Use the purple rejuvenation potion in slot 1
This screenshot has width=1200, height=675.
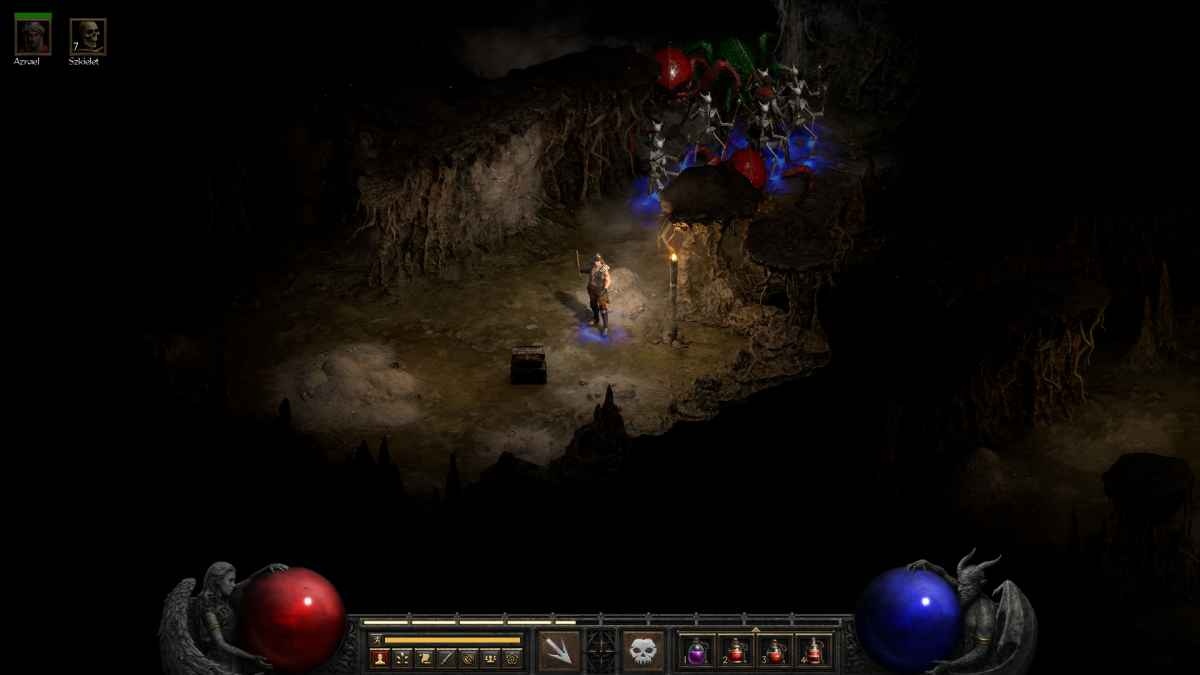tap(698, 651)
